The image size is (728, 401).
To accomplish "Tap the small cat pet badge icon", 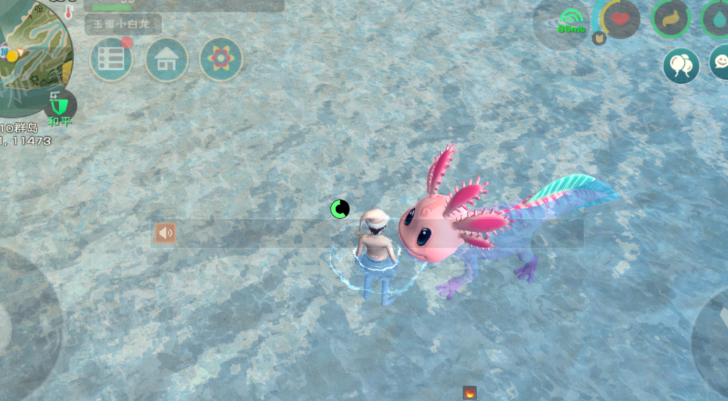I will click(600, 38).
